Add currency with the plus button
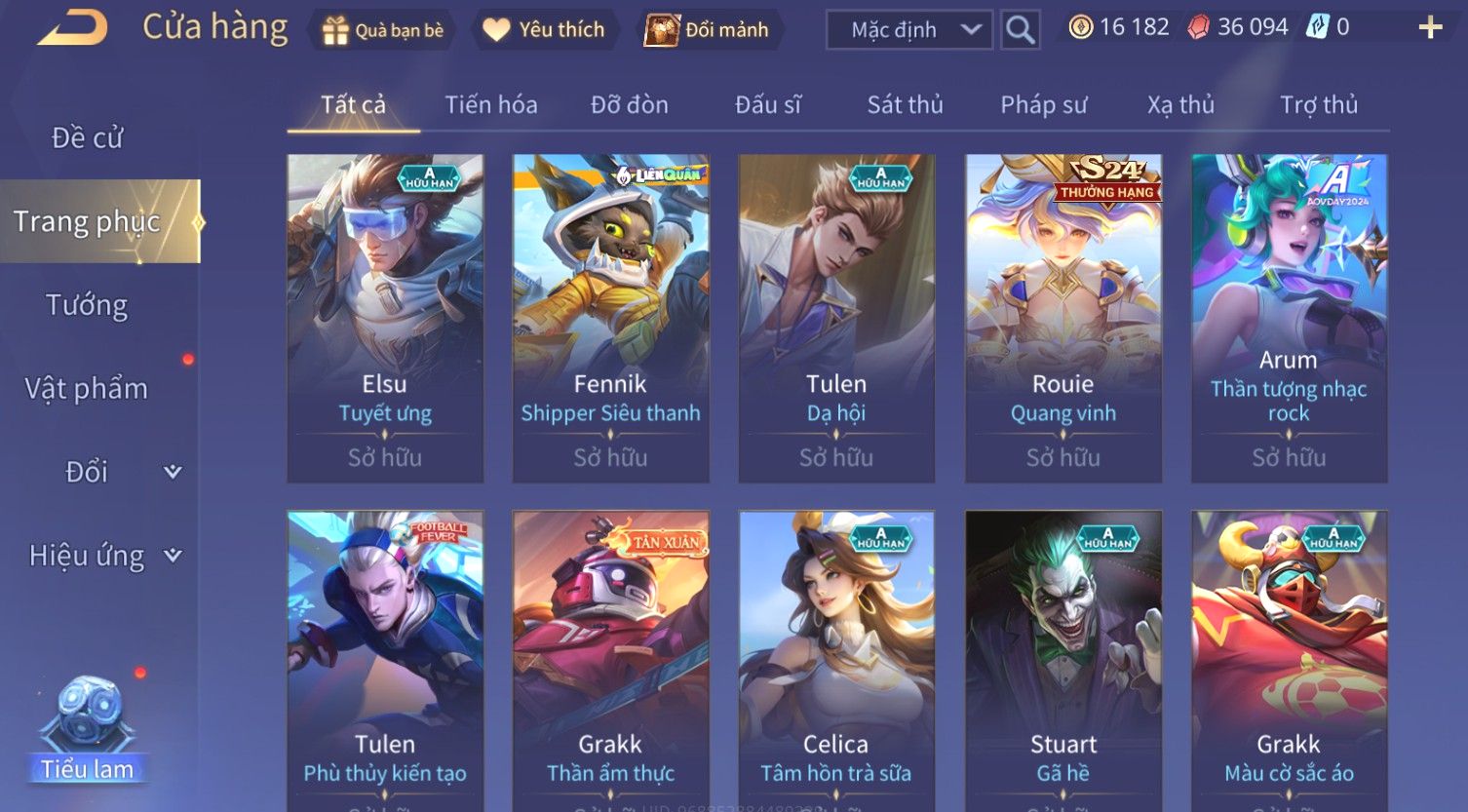The width and height of the screenshot is (1468, 812). [x=1429, y=28]
